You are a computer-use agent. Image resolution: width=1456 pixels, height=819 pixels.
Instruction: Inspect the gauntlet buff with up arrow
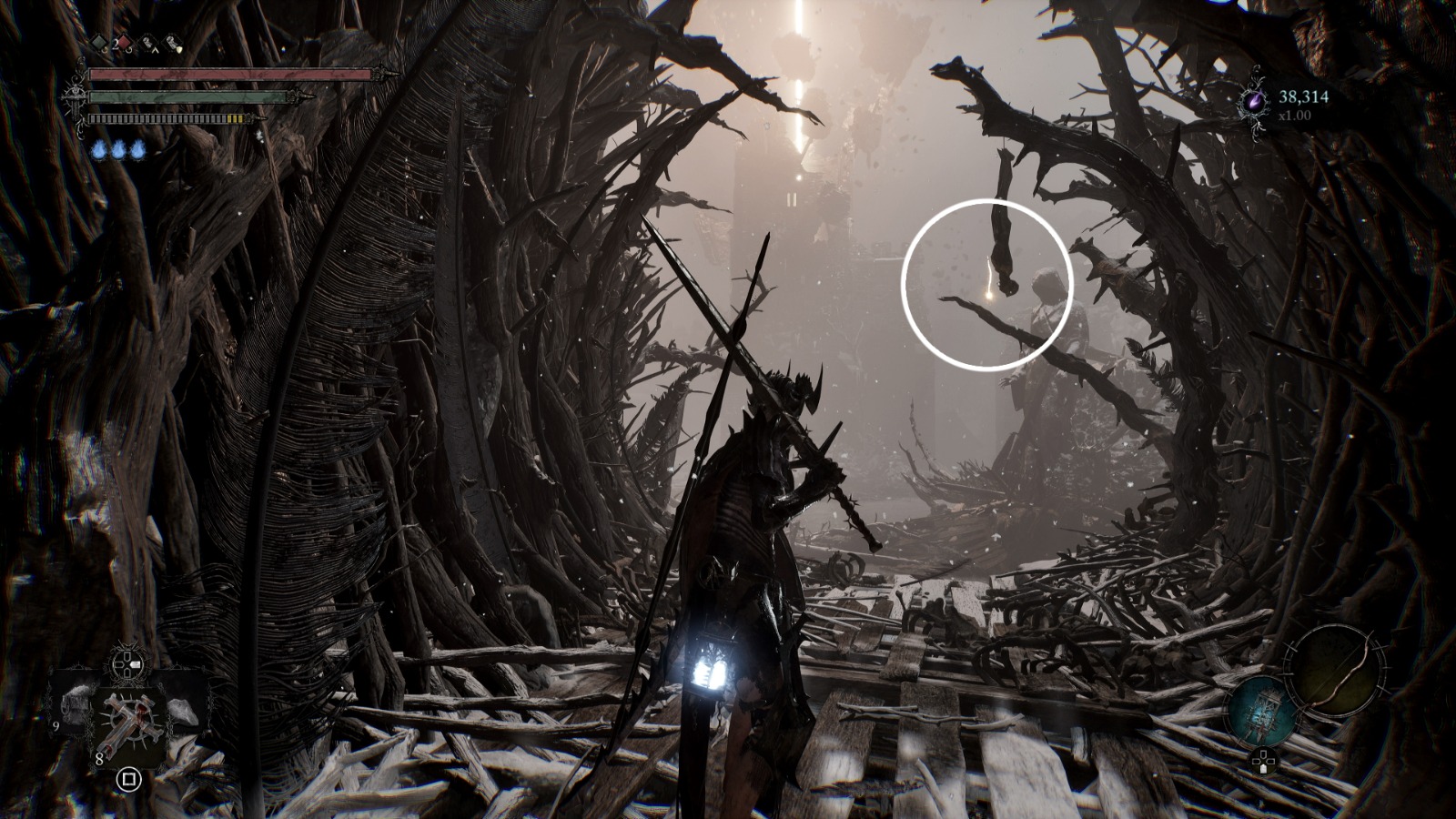(x=147, y=42)
